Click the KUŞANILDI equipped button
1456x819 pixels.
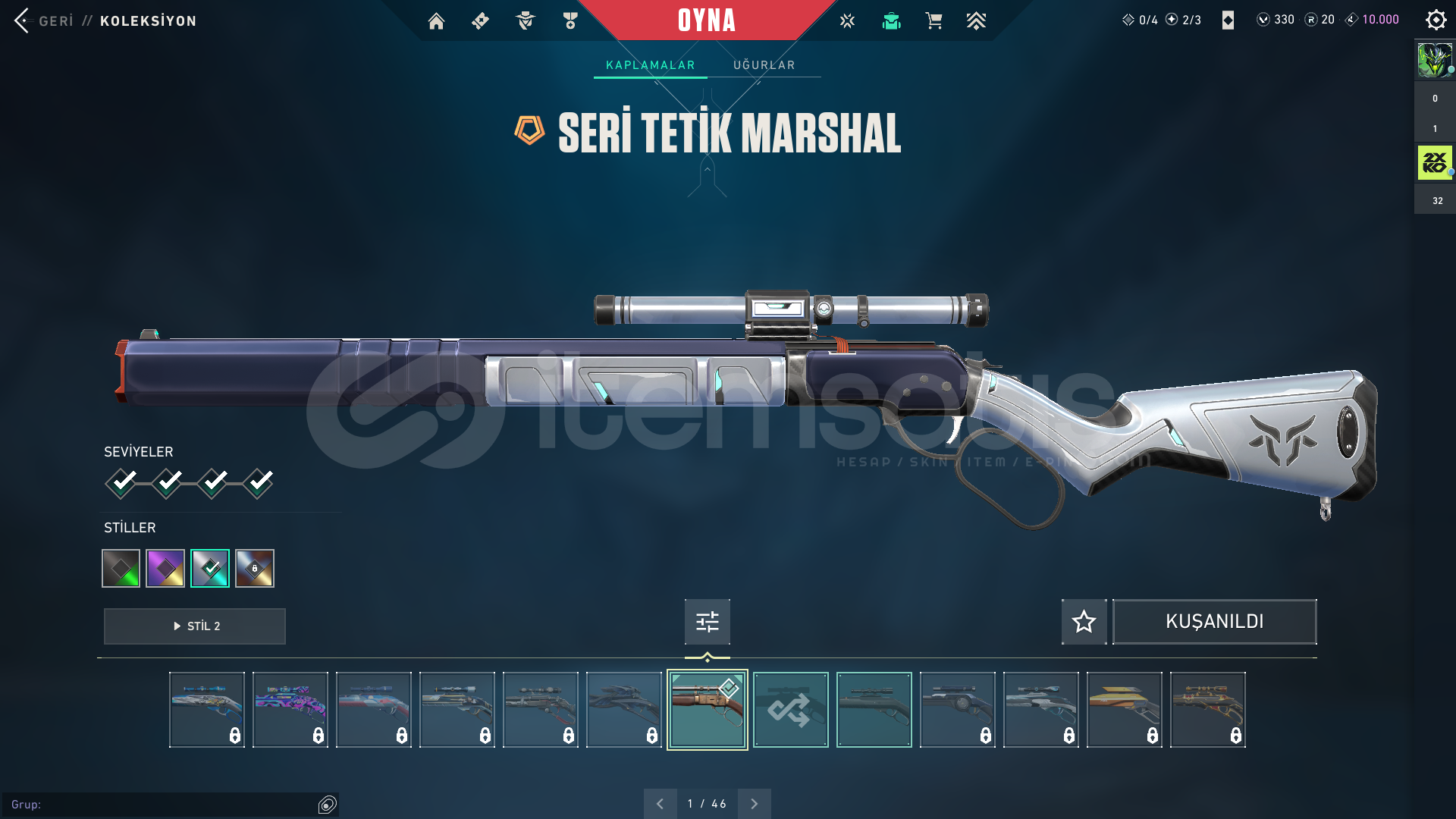coord(1214,622)
